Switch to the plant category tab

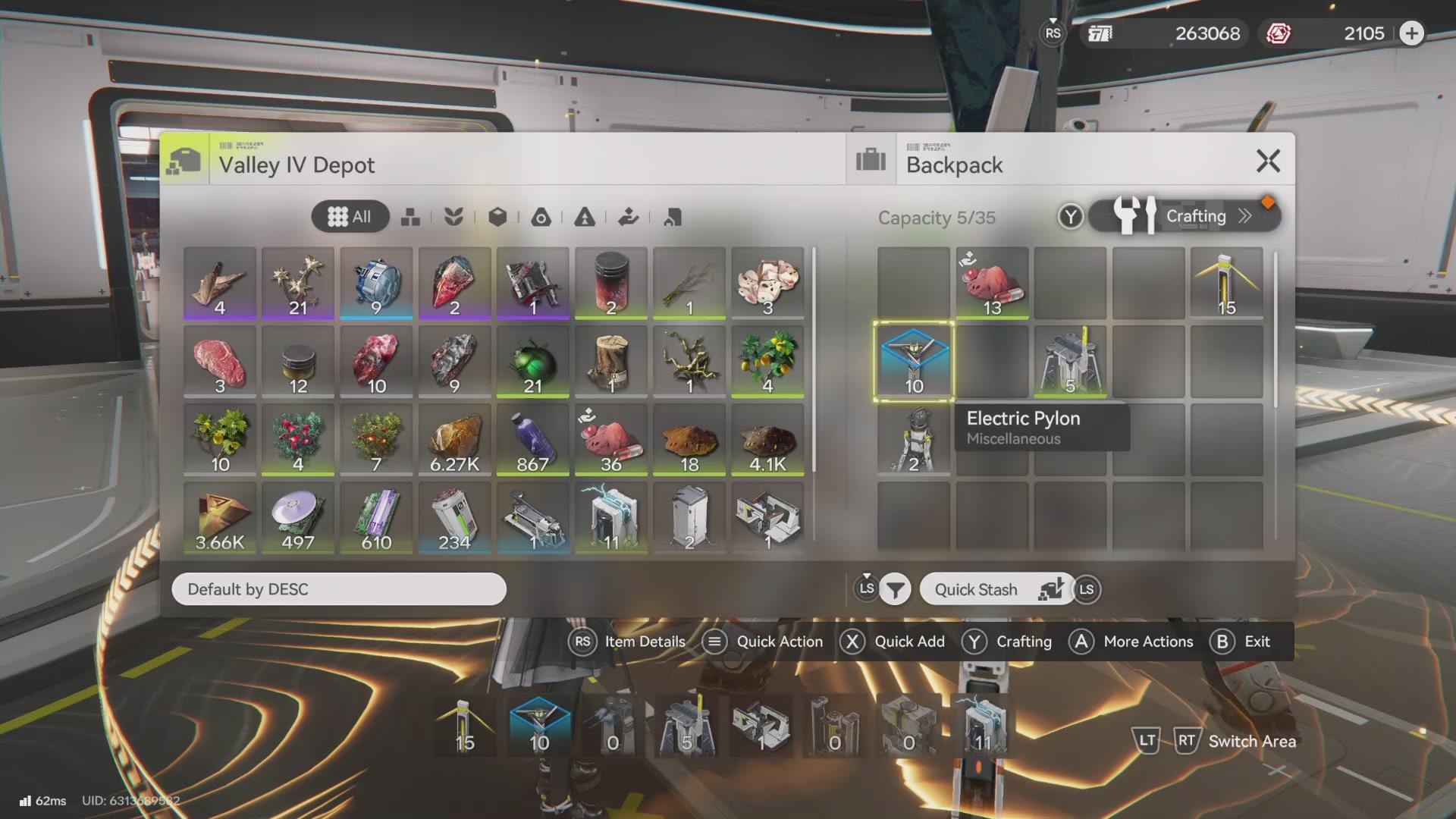(453, 218)
